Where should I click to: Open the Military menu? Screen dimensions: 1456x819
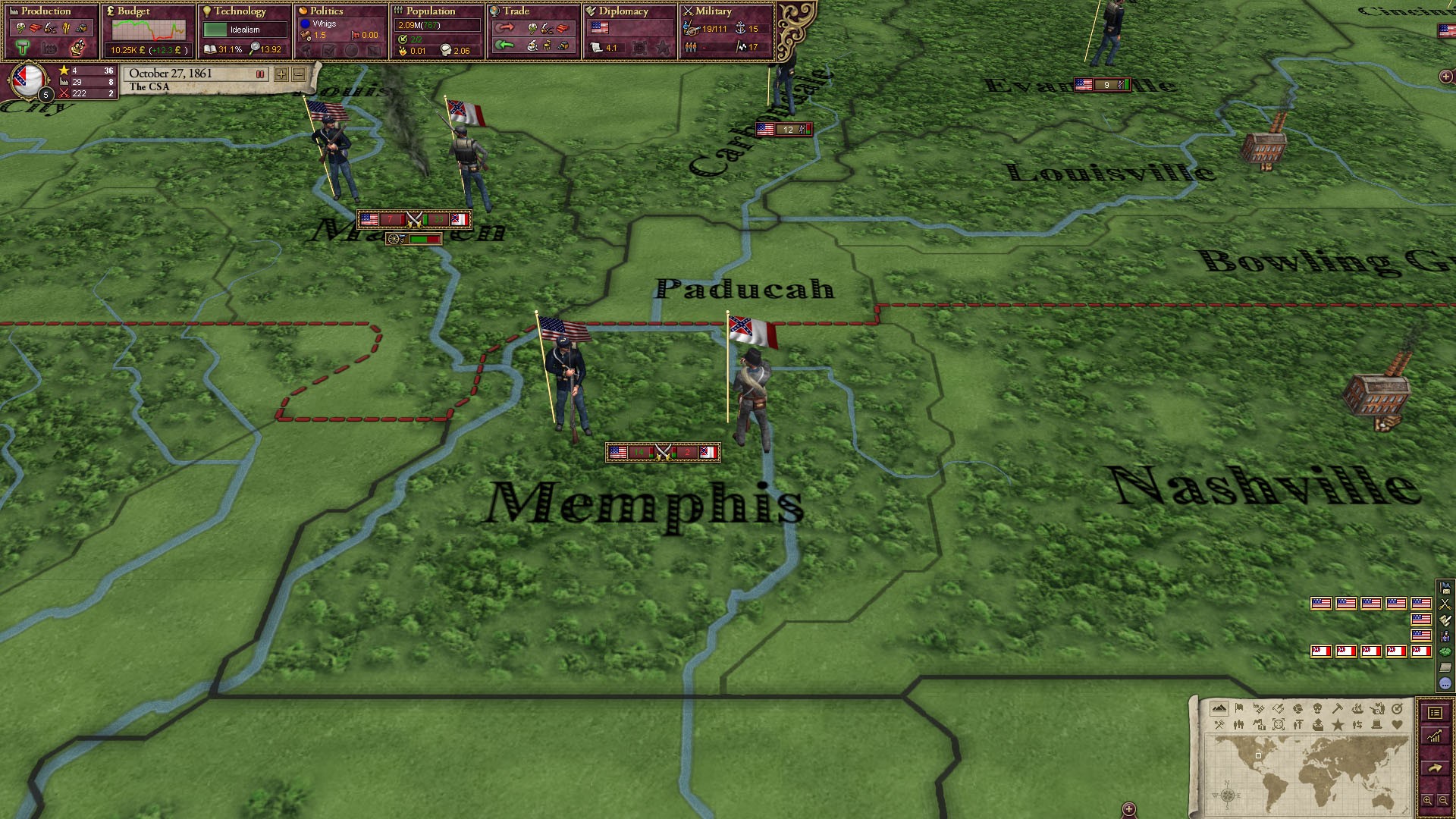[x=713, y=11]
